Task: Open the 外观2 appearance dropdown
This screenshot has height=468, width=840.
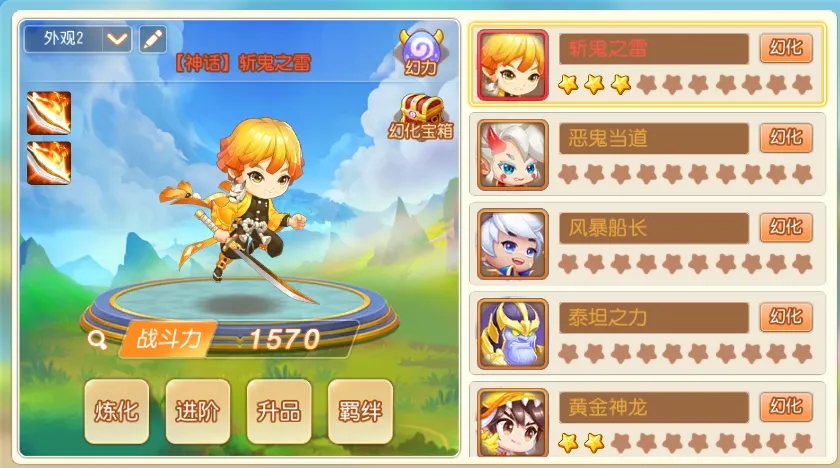Action: coord(117,39)
